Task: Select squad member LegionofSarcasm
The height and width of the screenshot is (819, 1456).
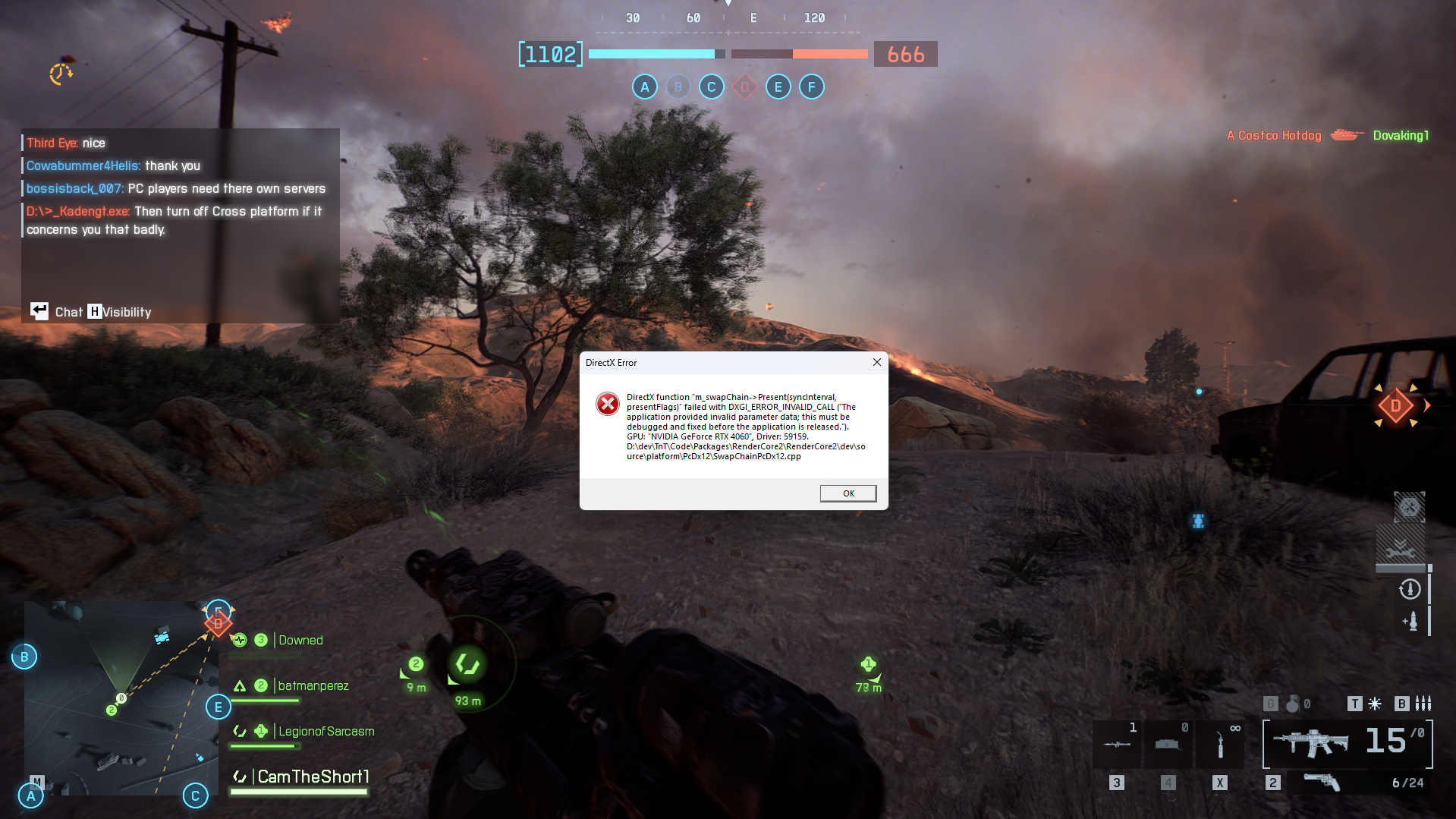Action: point(325,732)
